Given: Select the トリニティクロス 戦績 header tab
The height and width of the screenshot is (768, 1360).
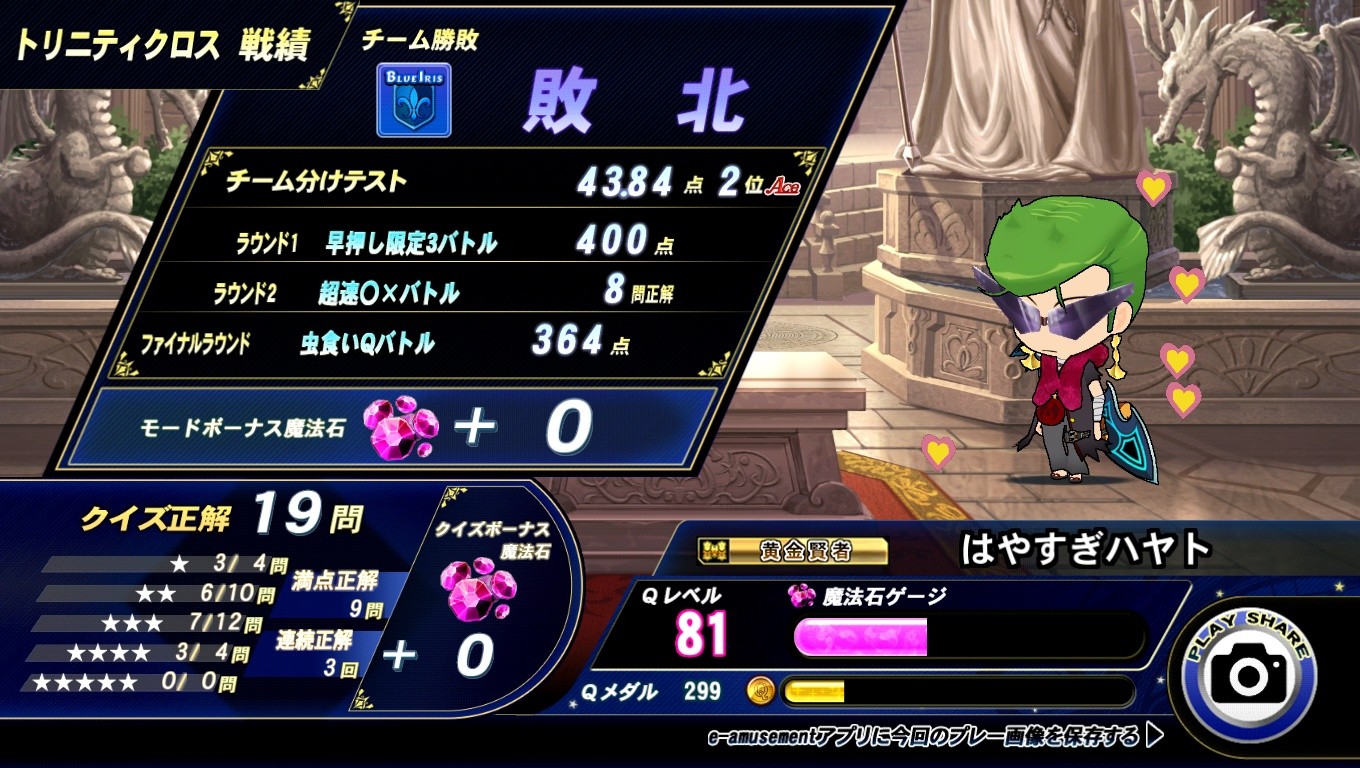Looking at the screenshot, I should 160,40.
